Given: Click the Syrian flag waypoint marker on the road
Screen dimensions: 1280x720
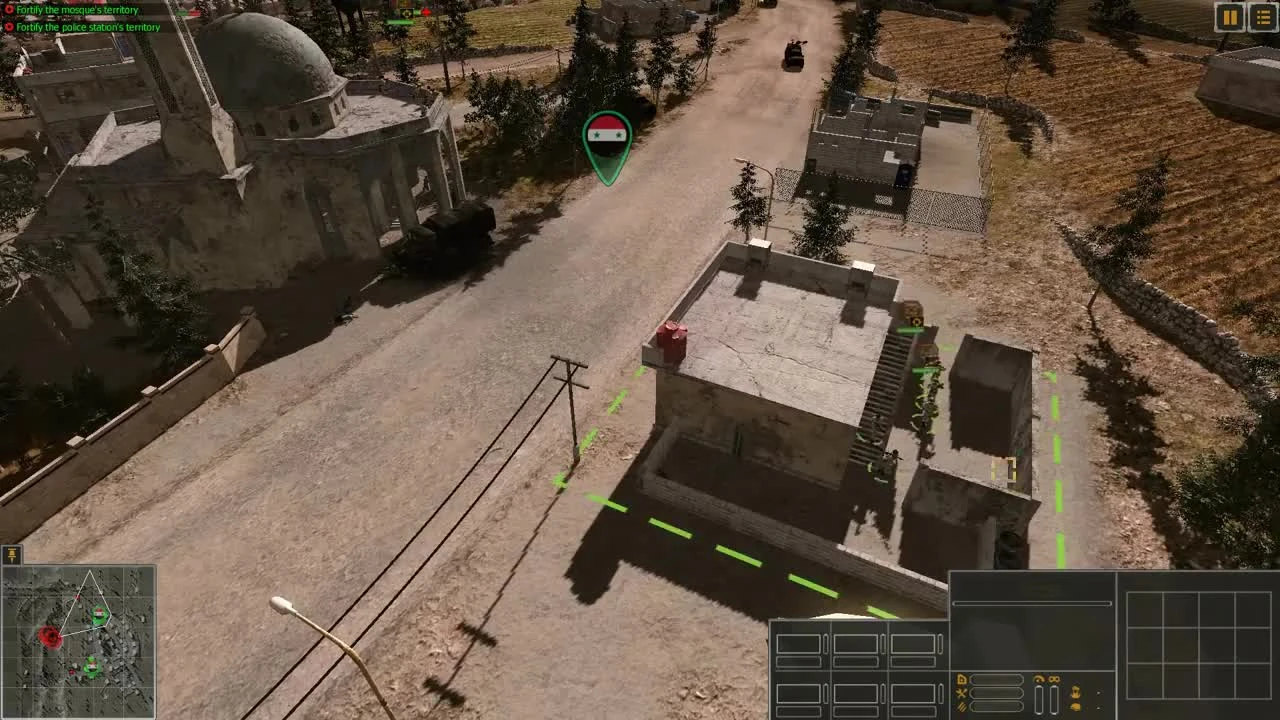Looking at the screenshot, I should click(x=607, y=142).
